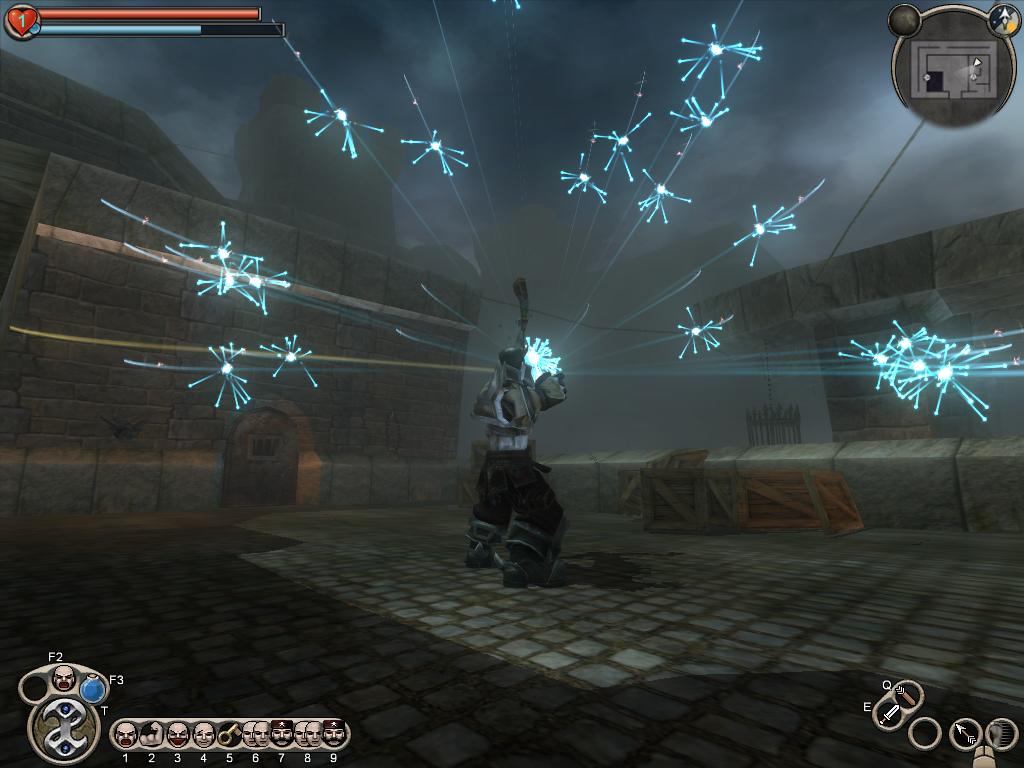Image resolution: width=1024 pixels, height=768 pixels.
Task: Select the pirate bandana face in slot 7
Action: pyautogui.click(x=282, y=736)
